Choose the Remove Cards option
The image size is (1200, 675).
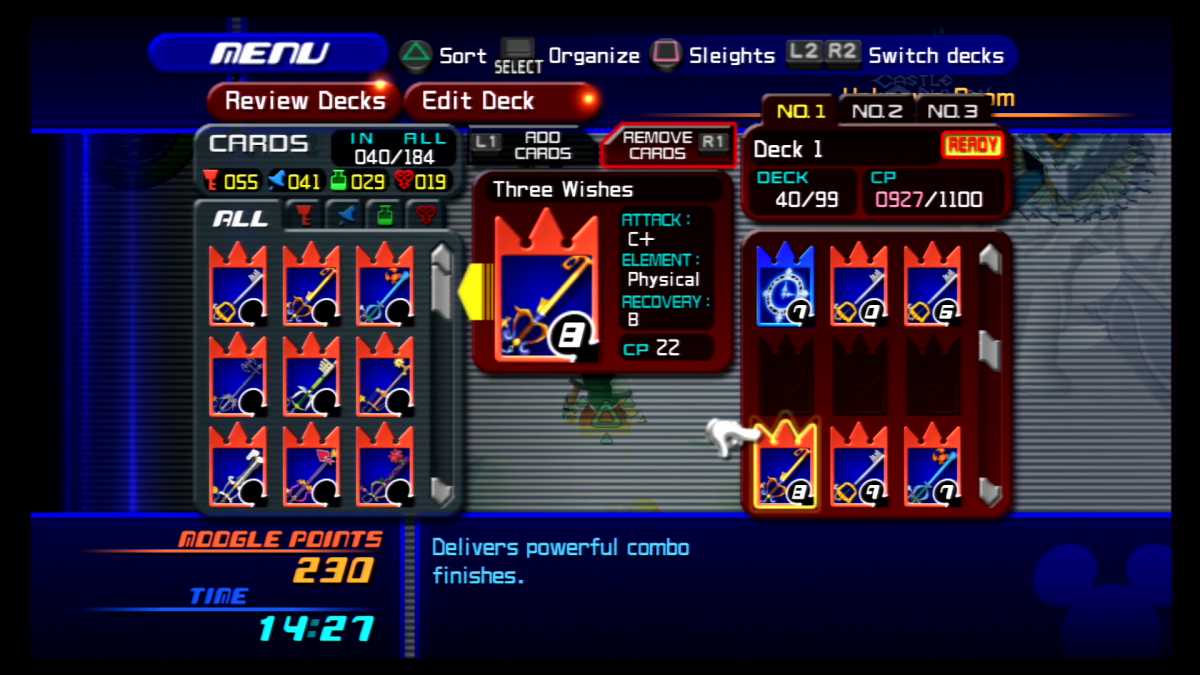667,146
